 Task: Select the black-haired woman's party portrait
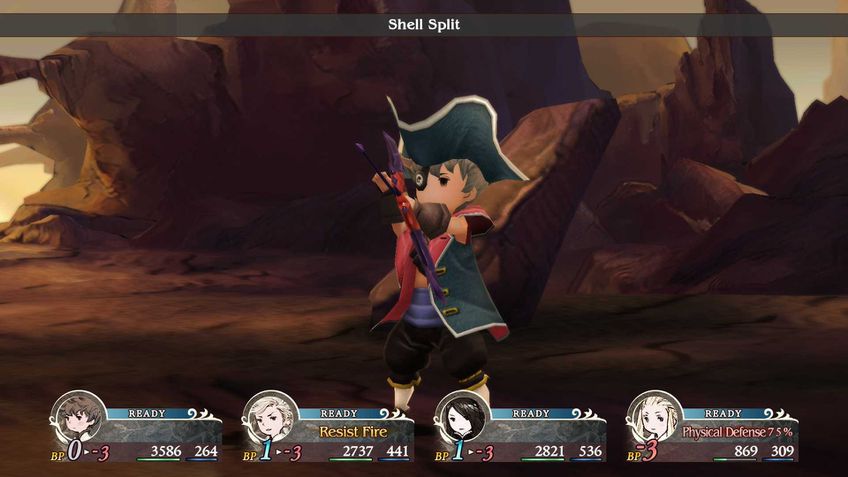tap(462, 416)
